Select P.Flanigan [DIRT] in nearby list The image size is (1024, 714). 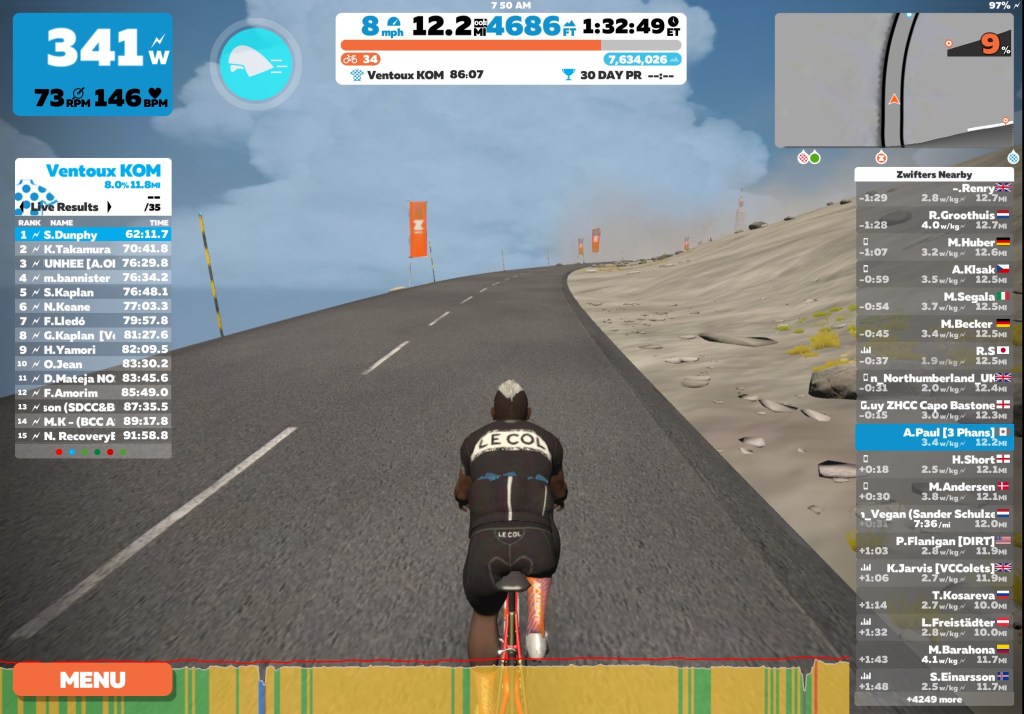click(934, 545)
